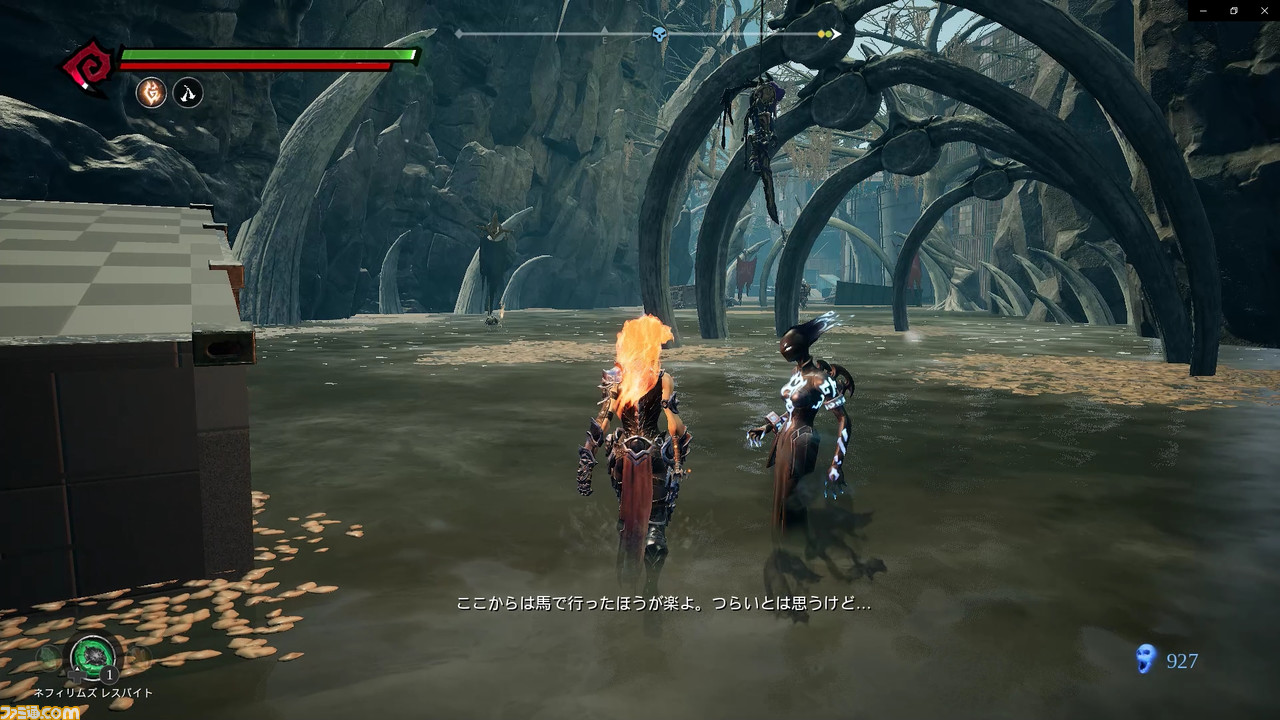This screenshot has width=1280, height=720.
Task: Click the blue soul currency icon
Action: 1146,659
